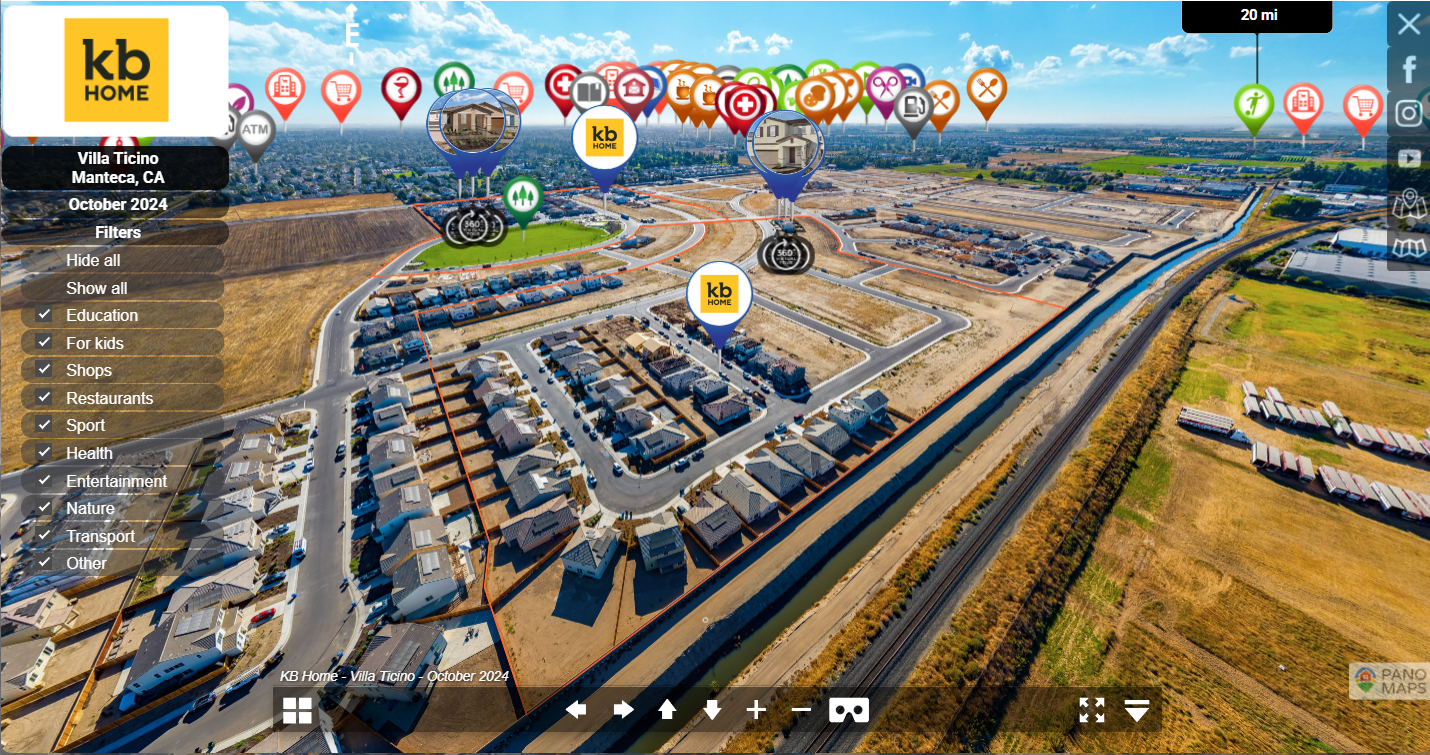
Task: Zoom out with the minus button
Action: [801, 710]
